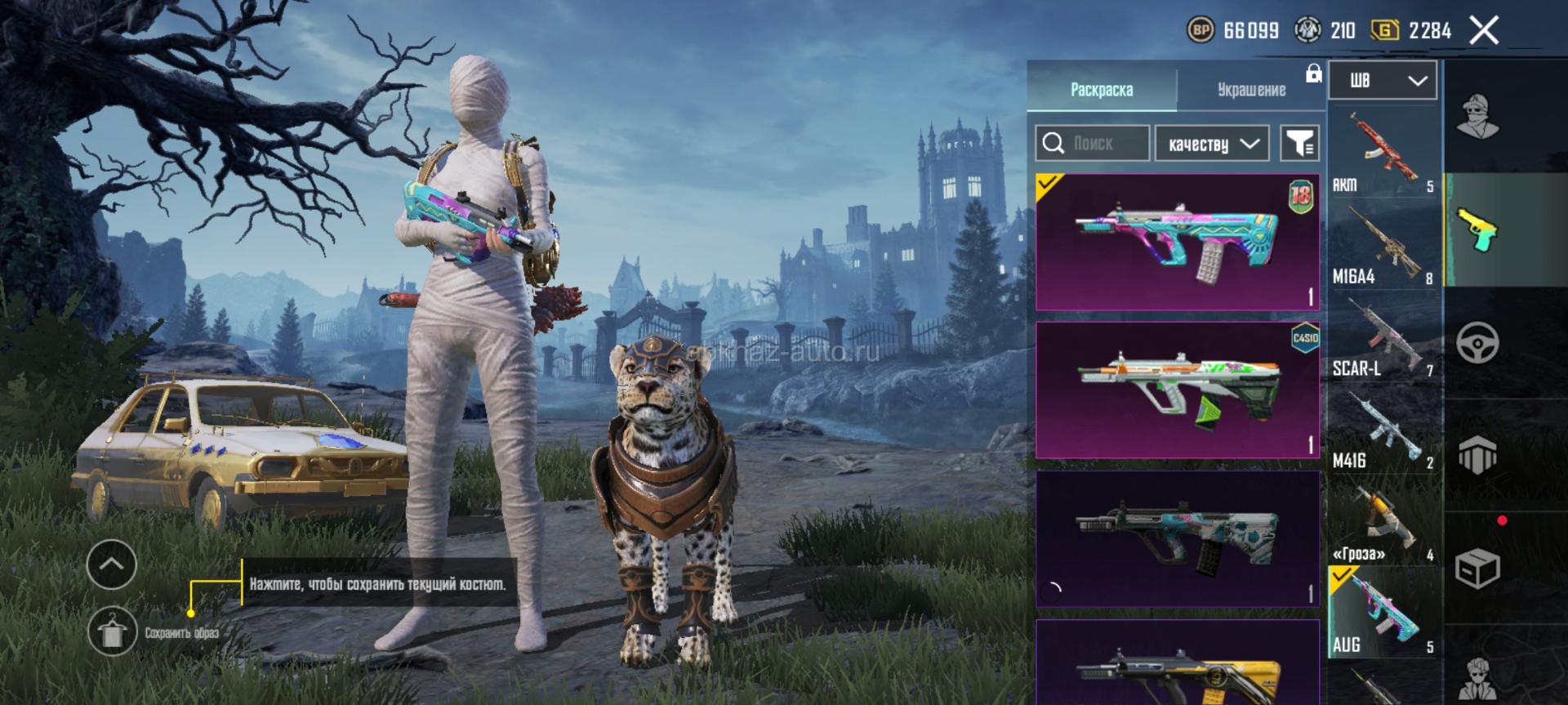Choose the white-green C4S10 AUG skin

coord(1177,390)
